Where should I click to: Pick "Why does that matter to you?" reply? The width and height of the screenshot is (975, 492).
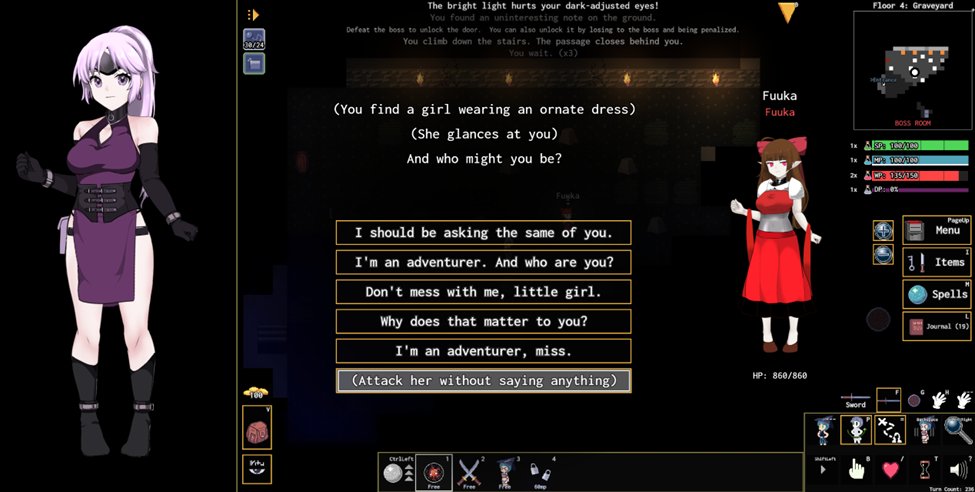[x=483, y=321]
